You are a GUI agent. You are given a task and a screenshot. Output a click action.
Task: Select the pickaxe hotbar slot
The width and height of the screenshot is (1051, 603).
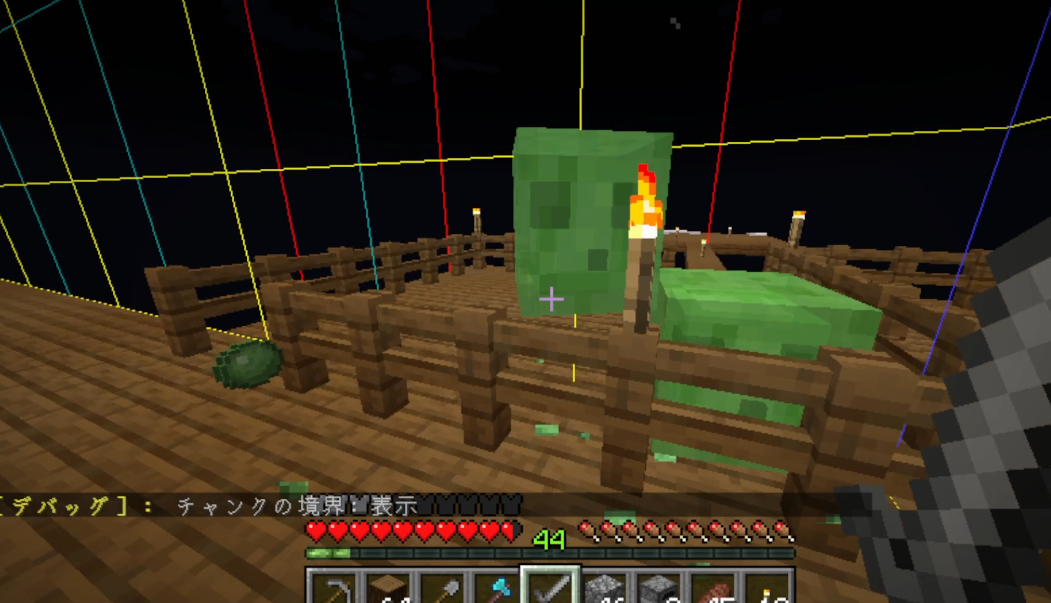(332, 590)
